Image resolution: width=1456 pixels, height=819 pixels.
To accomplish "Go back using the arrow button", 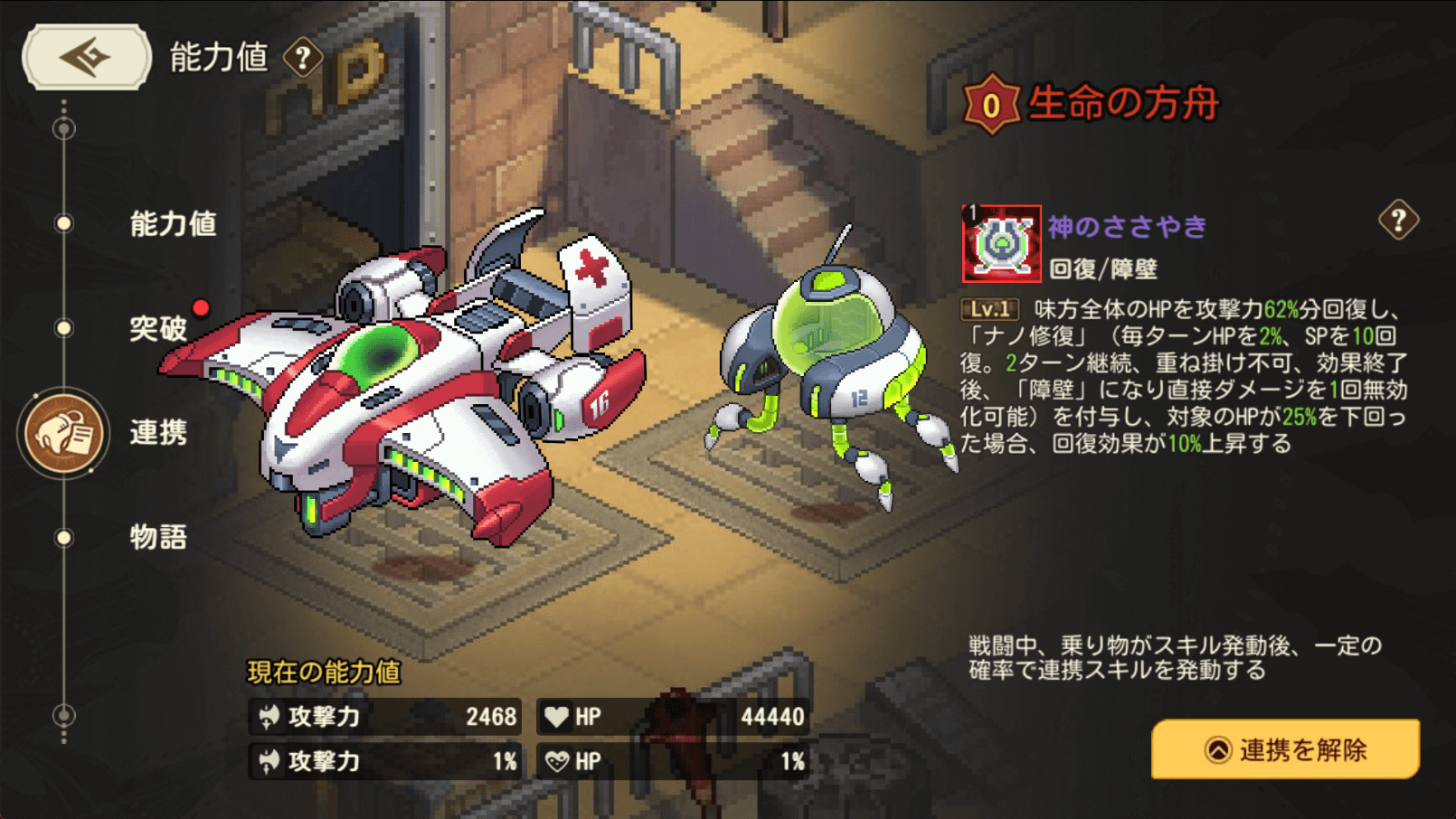I will click(x=86, y=57).
